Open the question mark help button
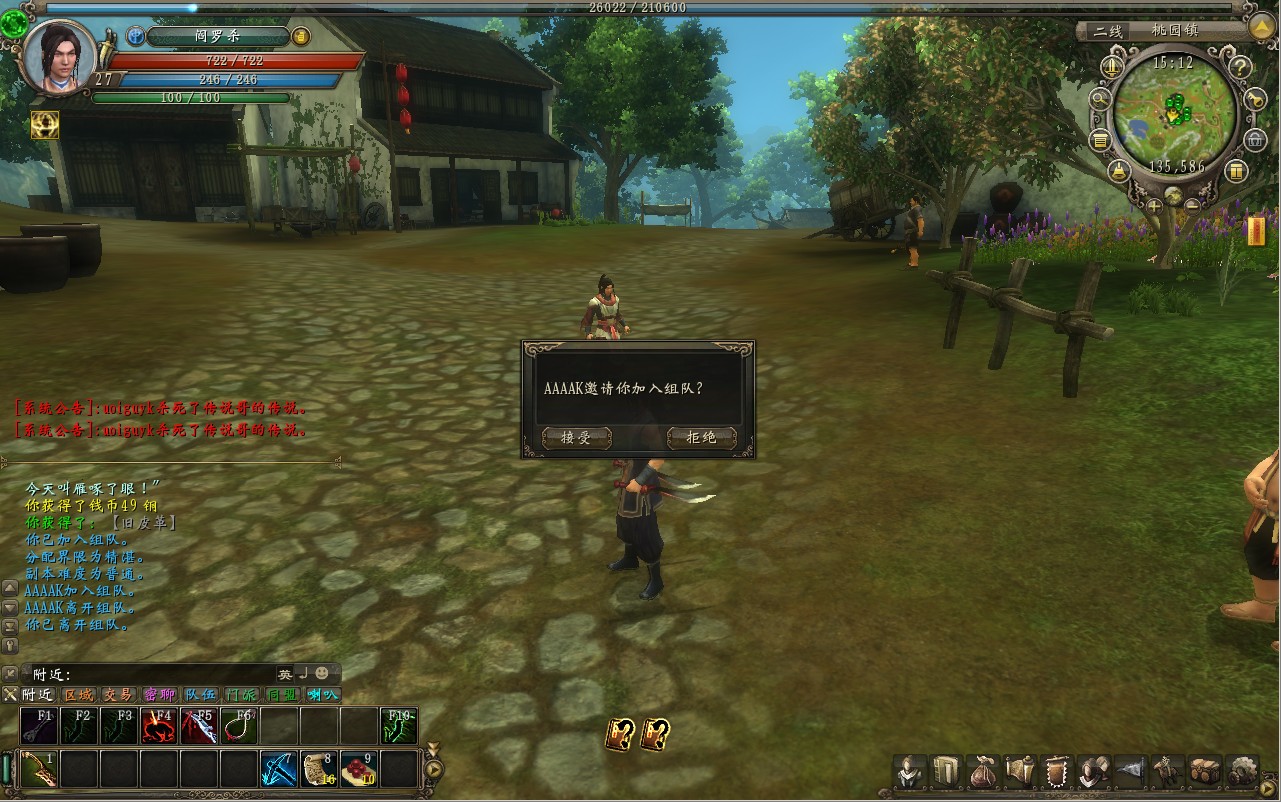Screen dimensions: 1281x802 coord(1240,68)
